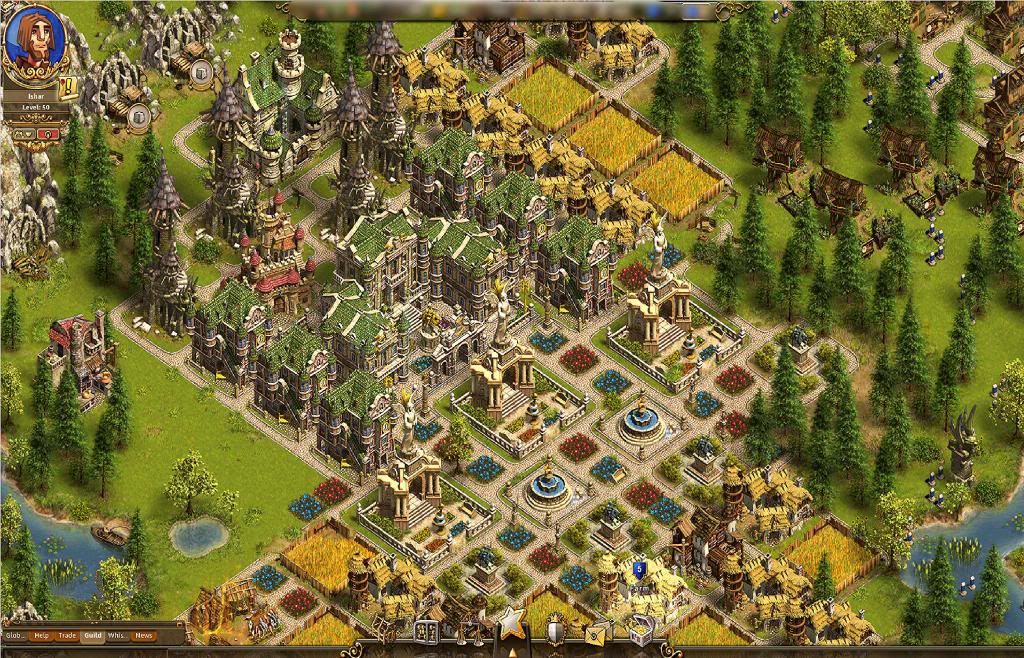Open the building menu icon in bottom bar
Viewport: 1024px width, 658px height.
click(x=425, y=630)
